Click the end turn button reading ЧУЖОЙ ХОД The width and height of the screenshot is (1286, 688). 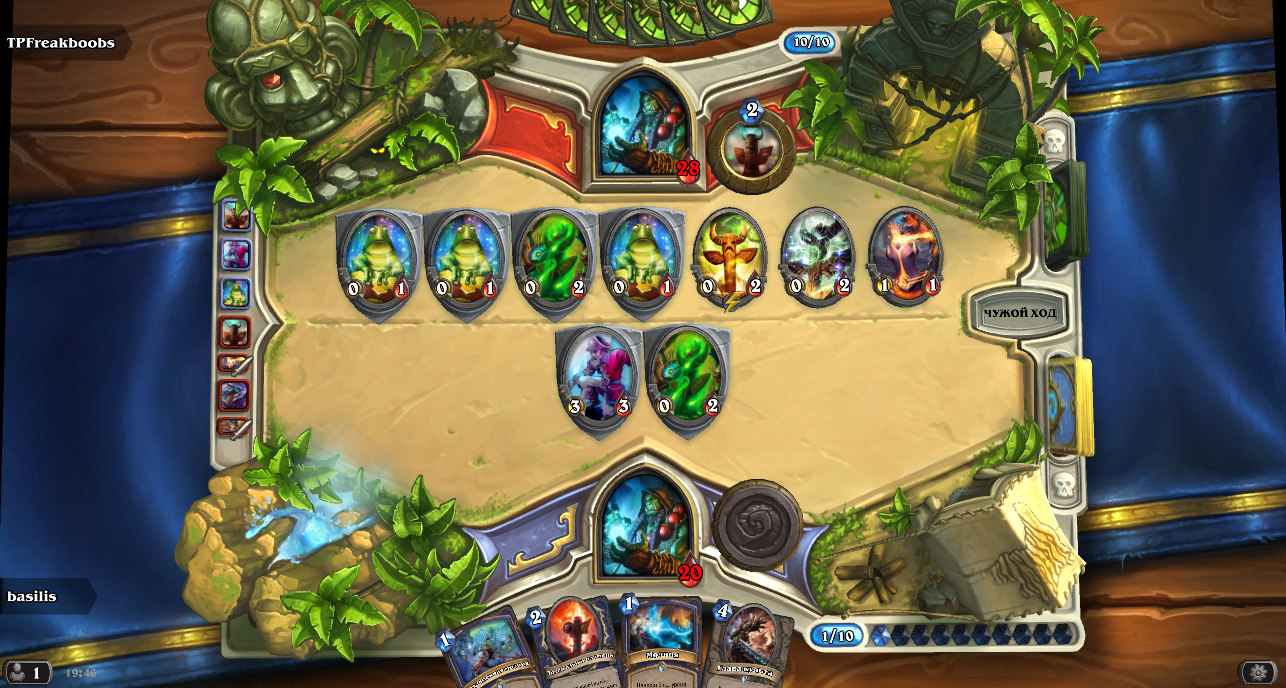[1019, 314]
